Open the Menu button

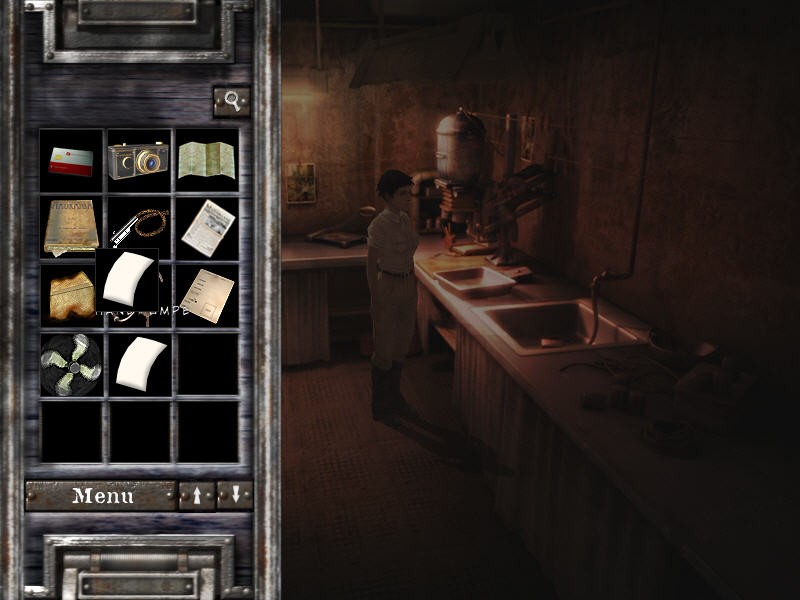pyautogui.click(x=100, y=495)
